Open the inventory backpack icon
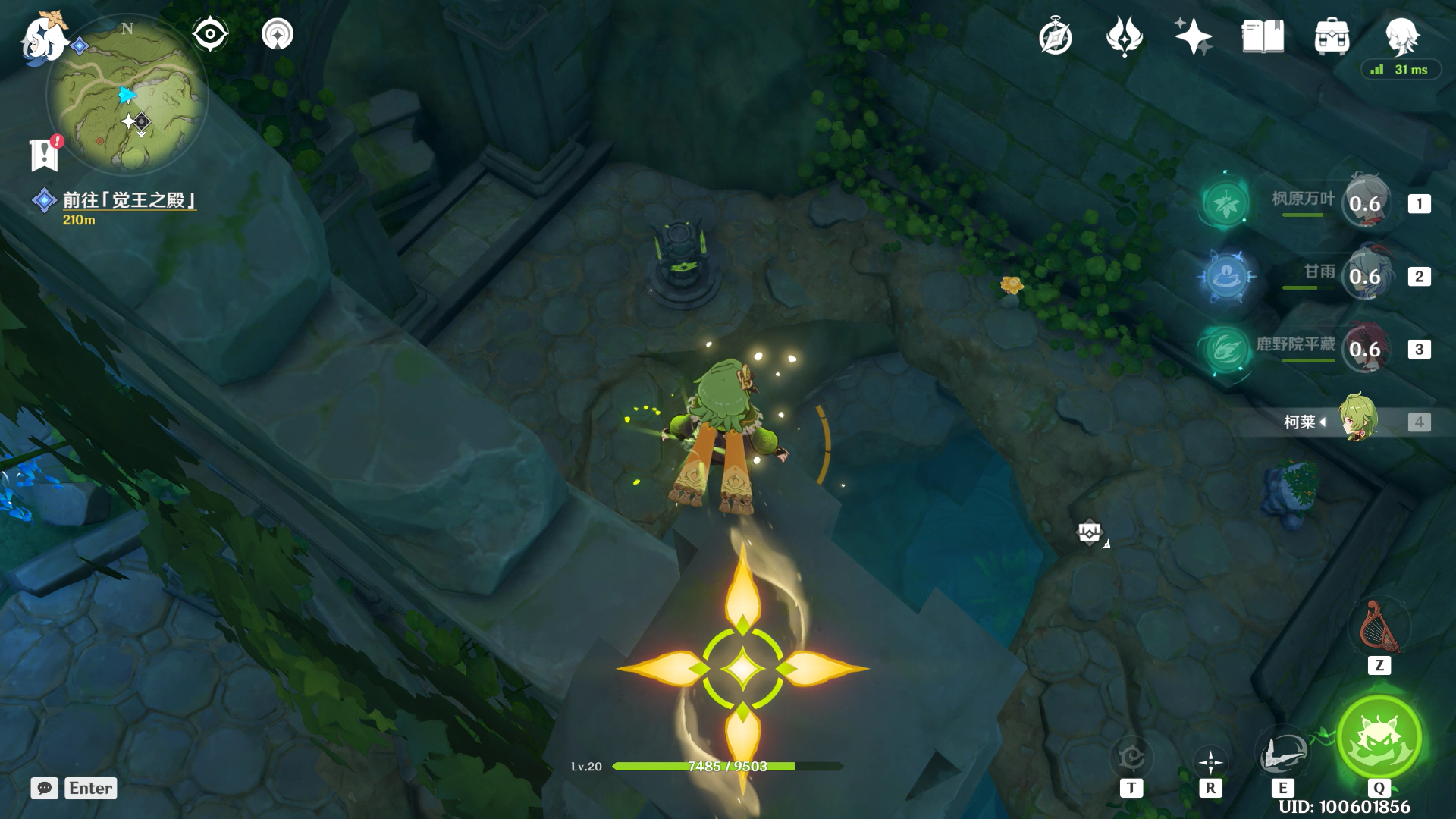 click(1332, 36)
